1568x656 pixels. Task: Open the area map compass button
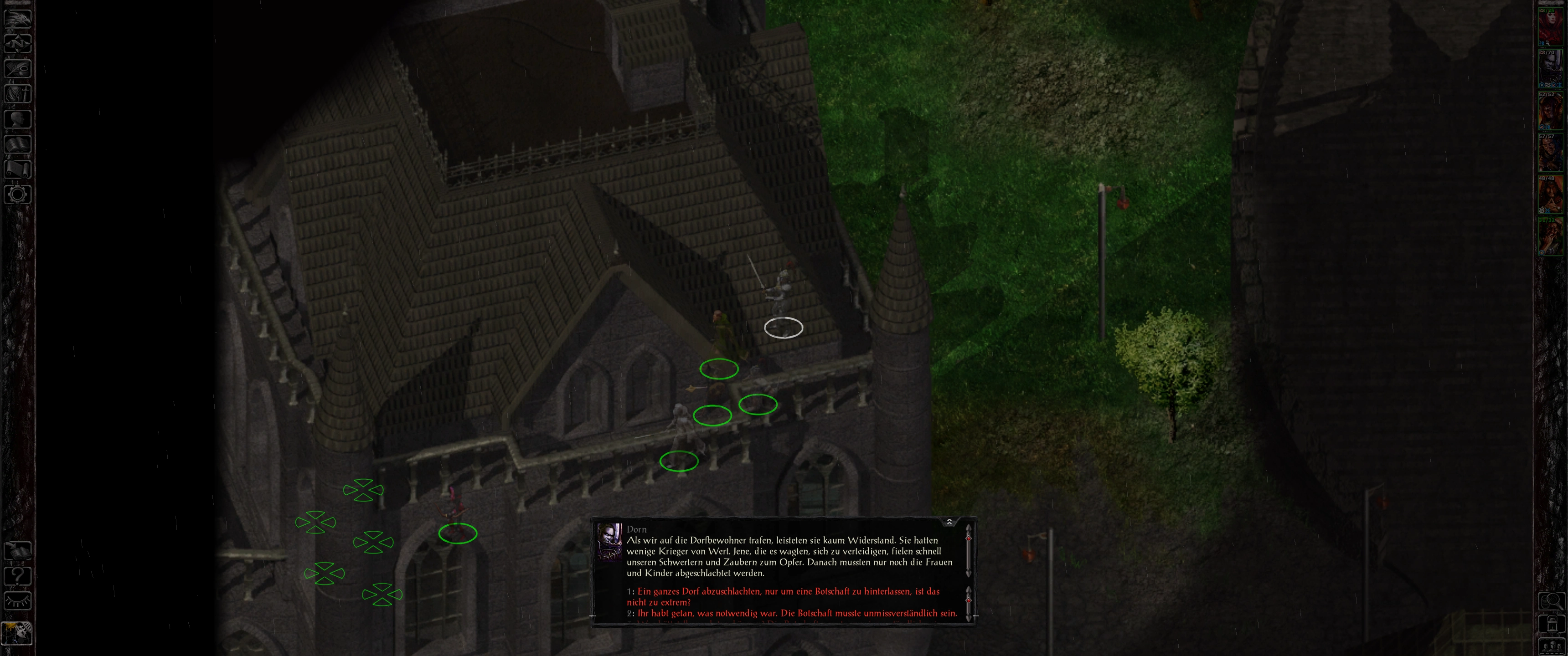[x=17, y=43]
